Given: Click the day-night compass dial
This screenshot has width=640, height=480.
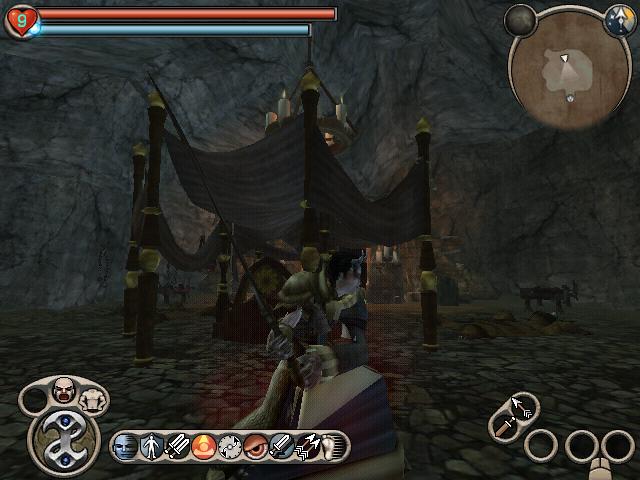Looking at the screenshot, I should pos(617,18).
